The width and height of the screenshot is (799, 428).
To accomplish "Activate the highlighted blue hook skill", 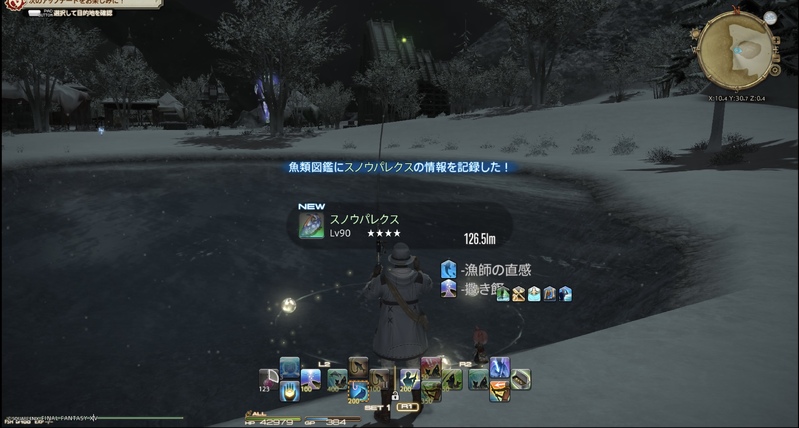I will pos(358,389).
